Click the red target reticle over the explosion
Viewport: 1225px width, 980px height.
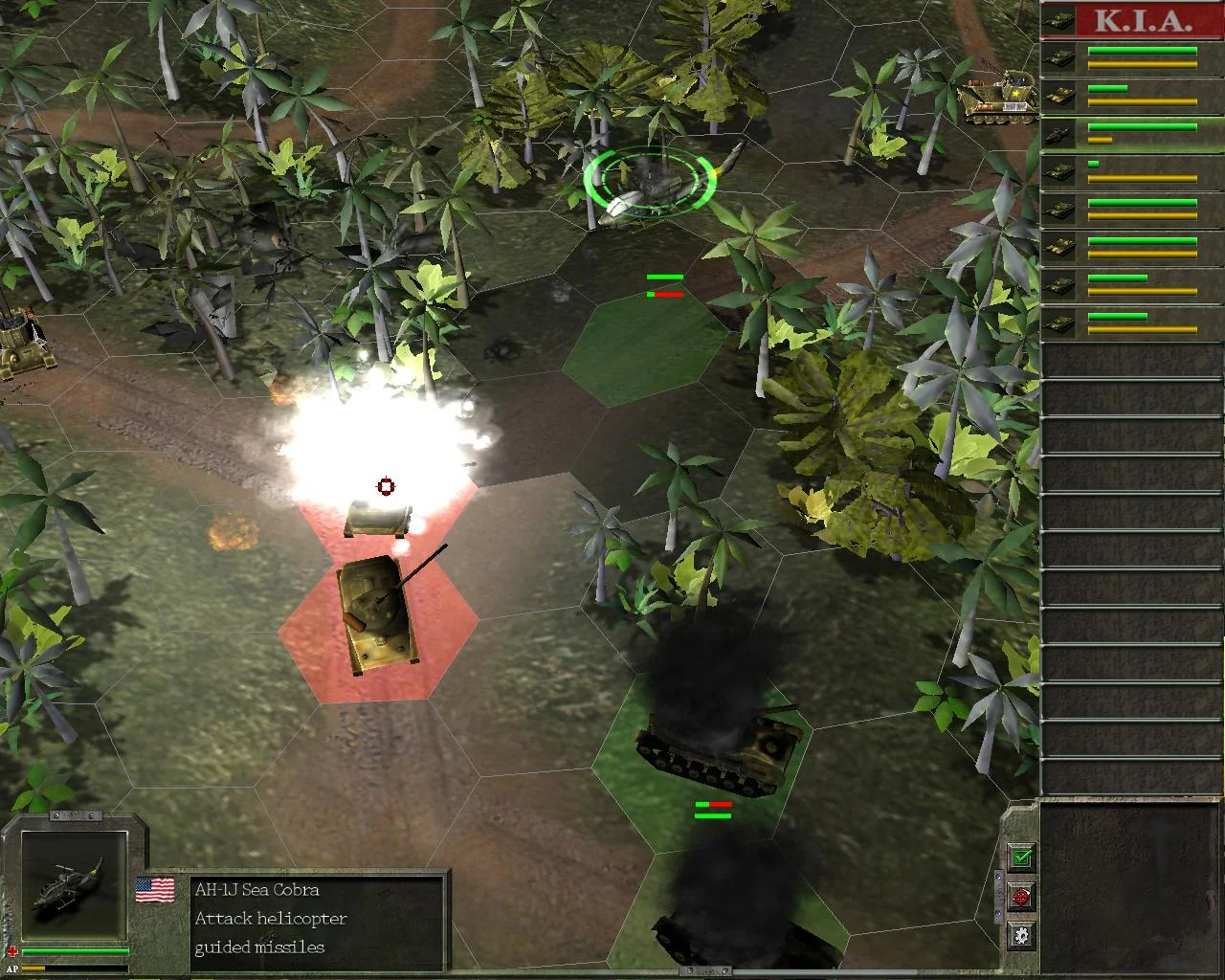click(386, 486)
